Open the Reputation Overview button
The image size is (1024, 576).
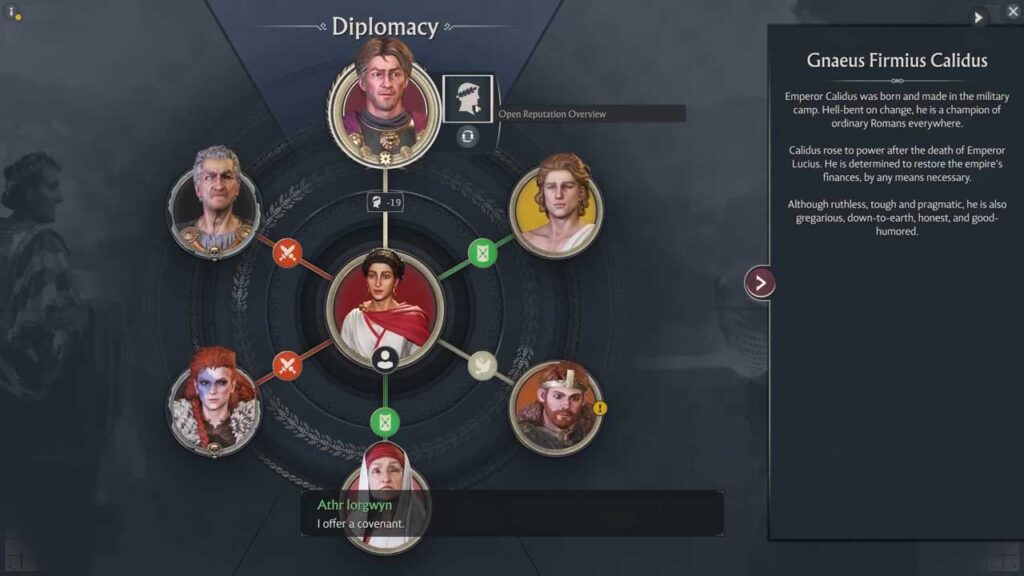[x=467, y=98]
